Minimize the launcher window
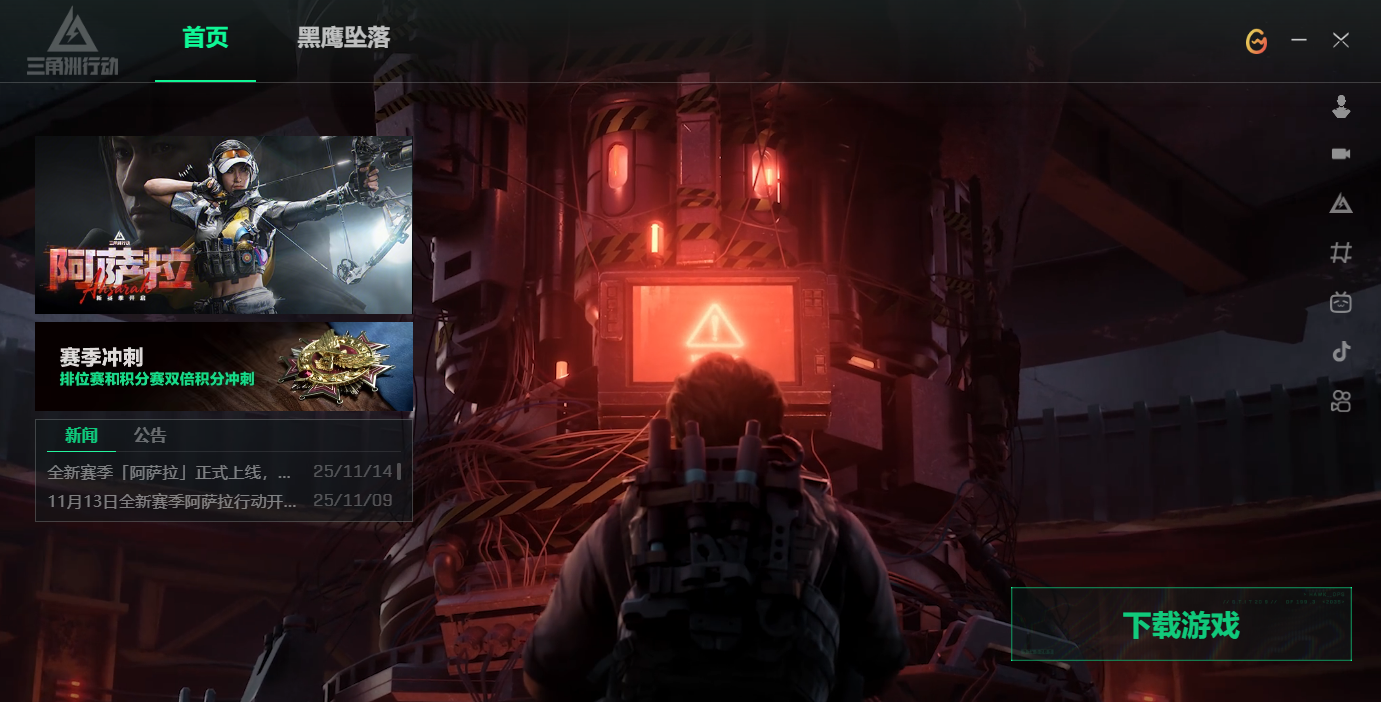Viewport: 1381px width, 702px height. click(x=1299, y=40)
